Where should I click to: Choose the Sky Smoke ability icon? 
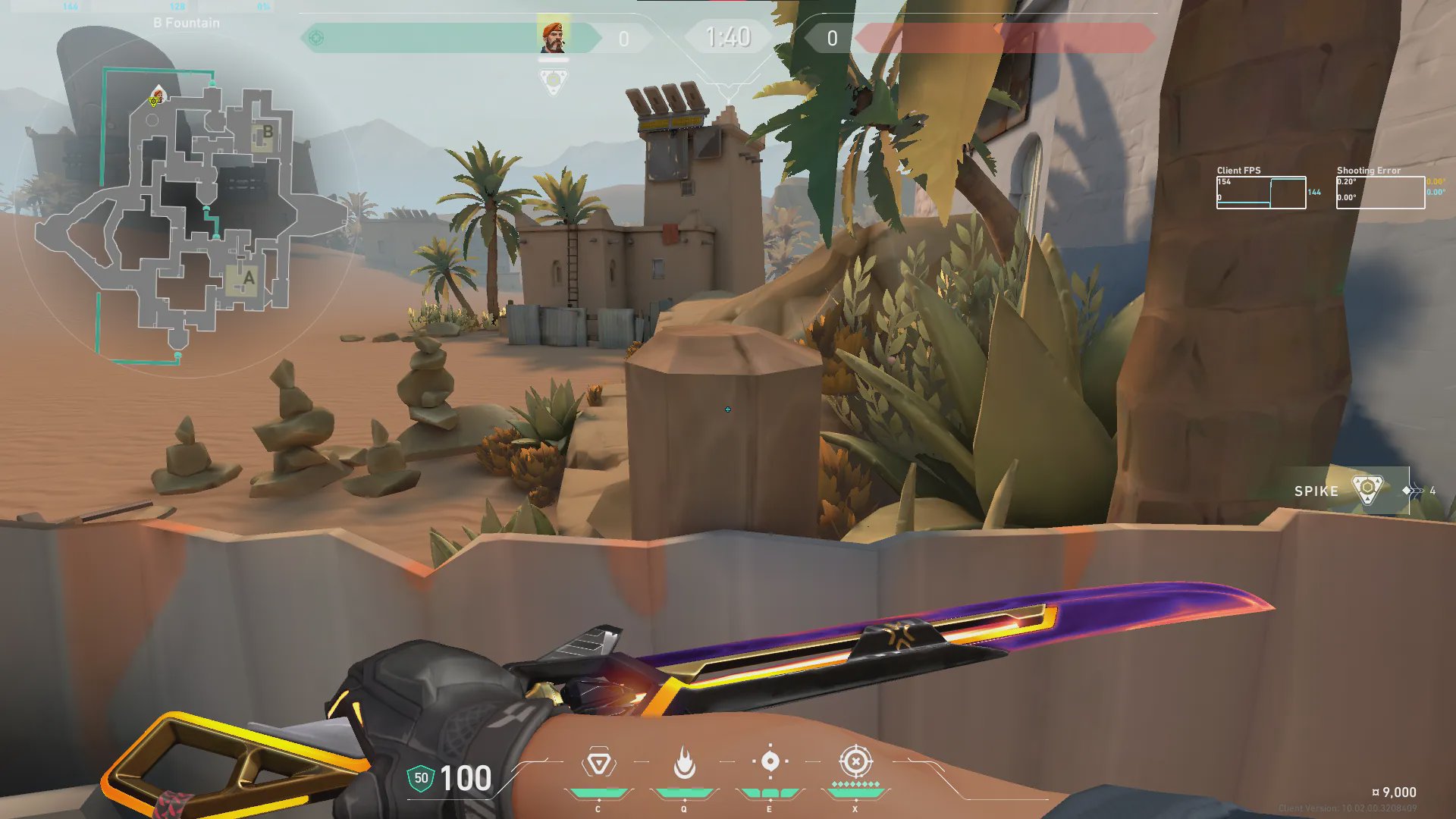tap(770, 761)
